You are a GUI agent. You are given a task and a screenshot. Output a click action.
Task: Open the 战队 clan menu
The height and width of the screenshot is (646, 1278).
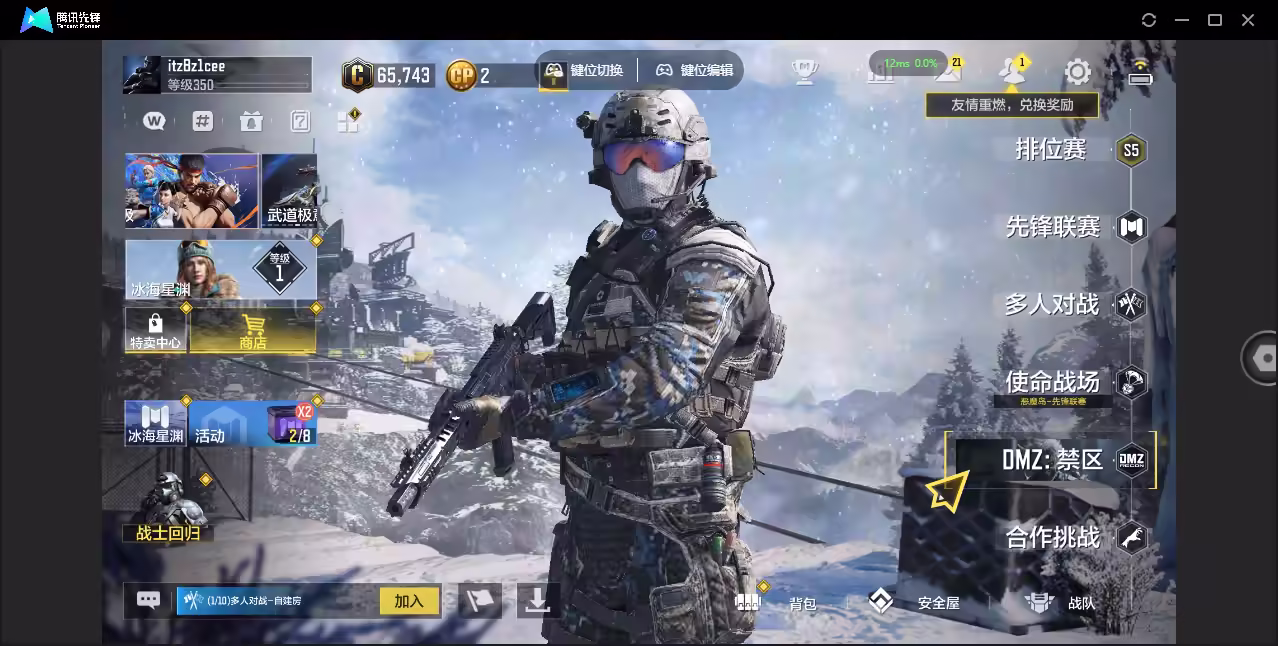point(1060,602)
